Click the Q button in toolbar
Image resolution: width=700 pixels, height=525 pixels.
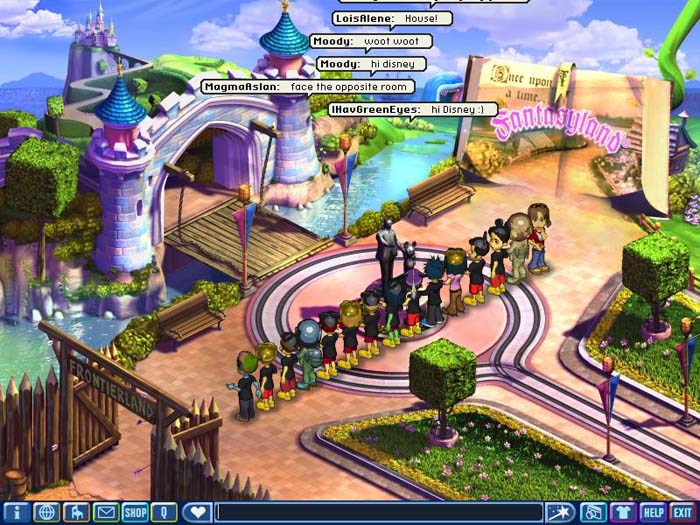coord(164,513)
